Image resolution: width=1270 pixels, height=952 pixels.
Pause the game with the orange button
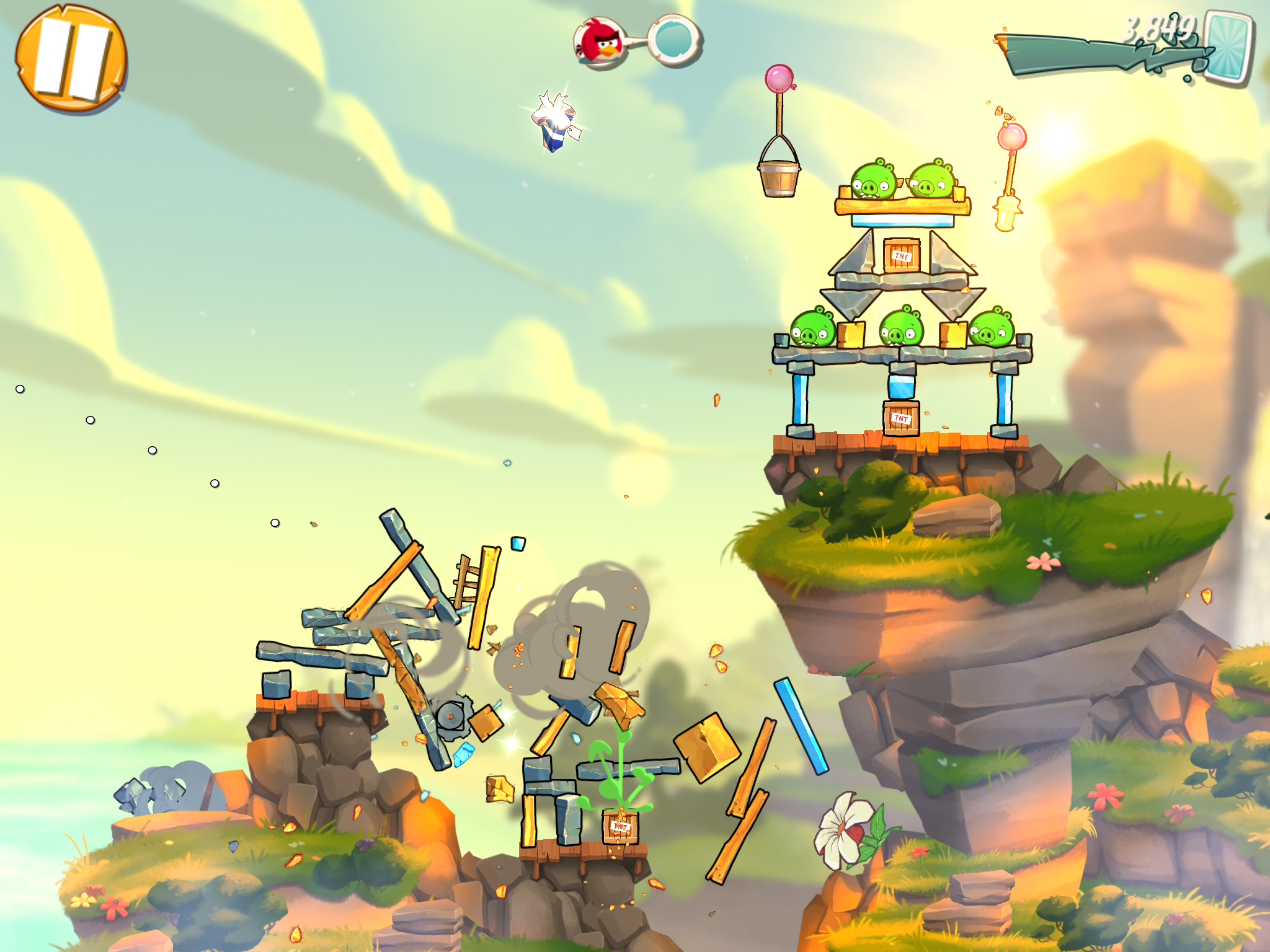coord(71,59)
